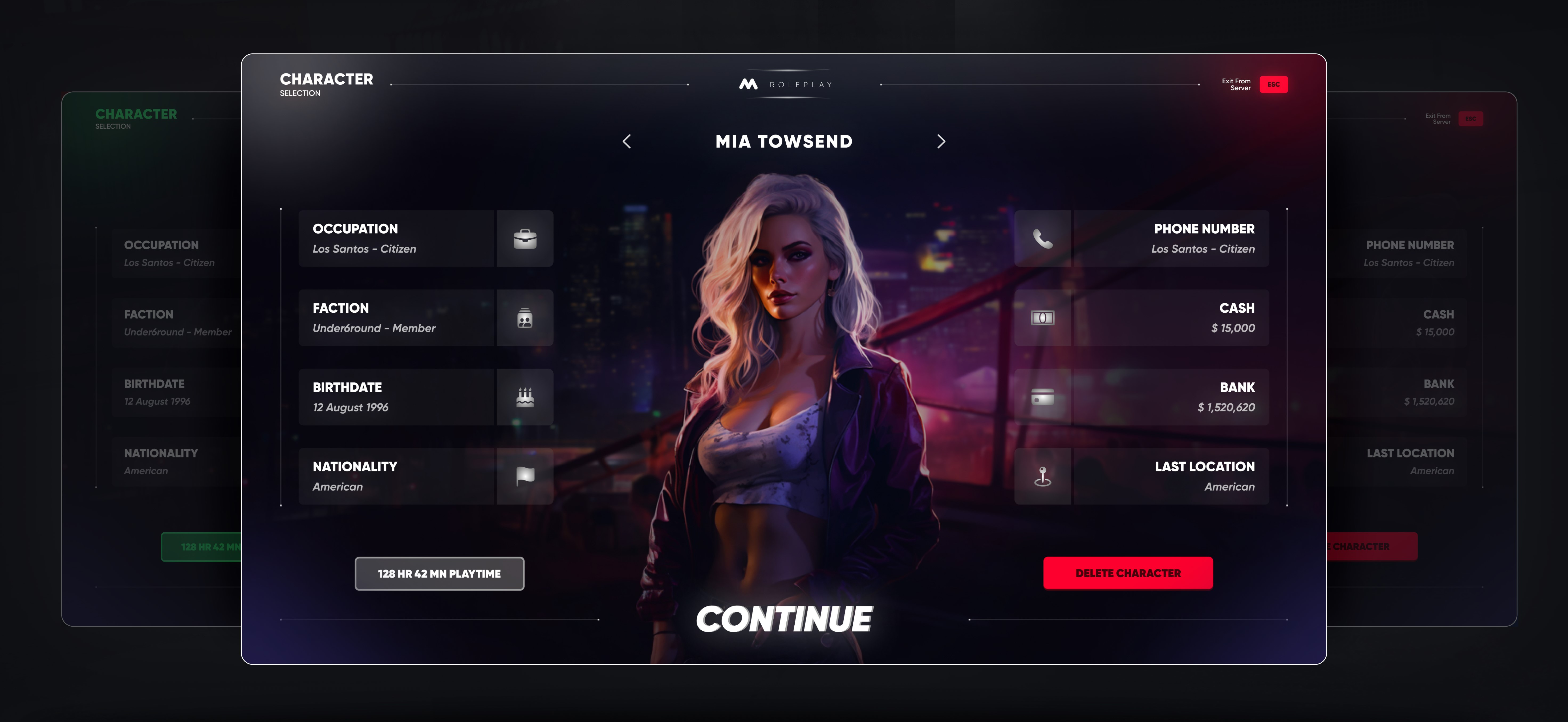Delete the current character
Screen dimensions: 1568x722
pyautogui.click(x=1127, y=573)
